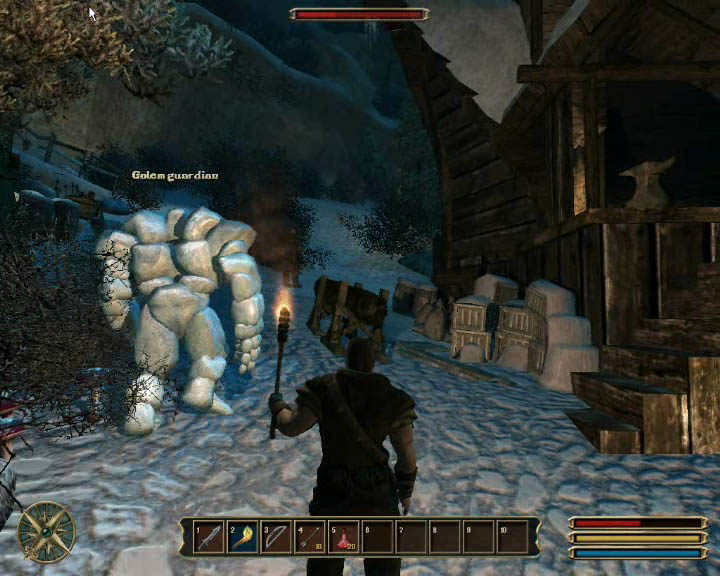The height and width of the screenshot is (576, 720).
Task: Click the golden compass icon
Action: pyautogui.click(x=46, y=530)
